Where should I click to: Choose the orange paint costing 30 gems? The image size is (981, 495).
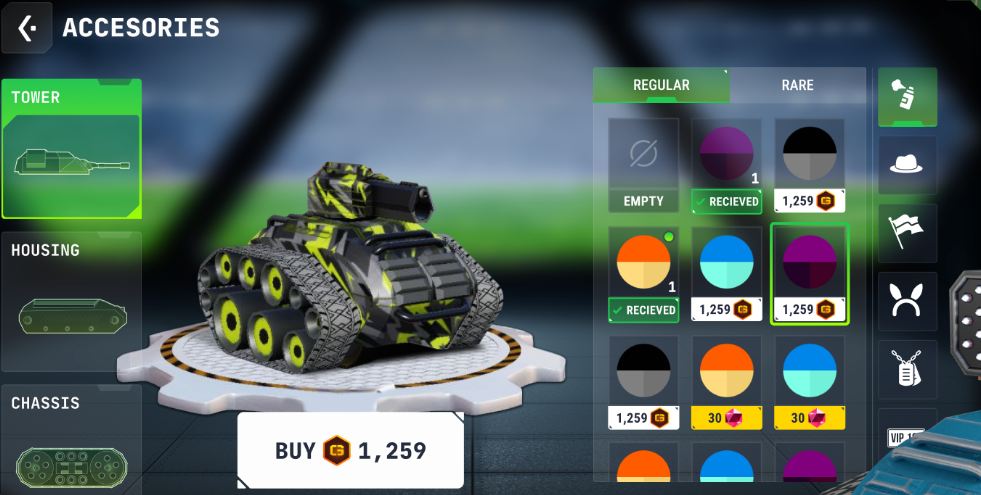726,381
